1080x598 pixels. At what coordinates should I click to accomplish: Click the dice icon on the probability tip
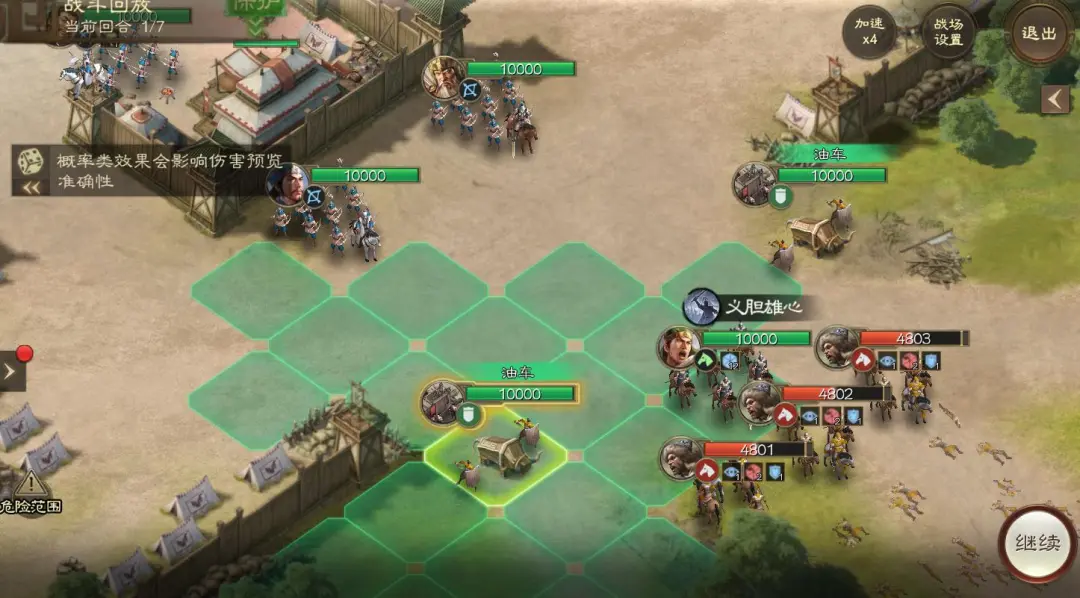[x=29, y=160]
